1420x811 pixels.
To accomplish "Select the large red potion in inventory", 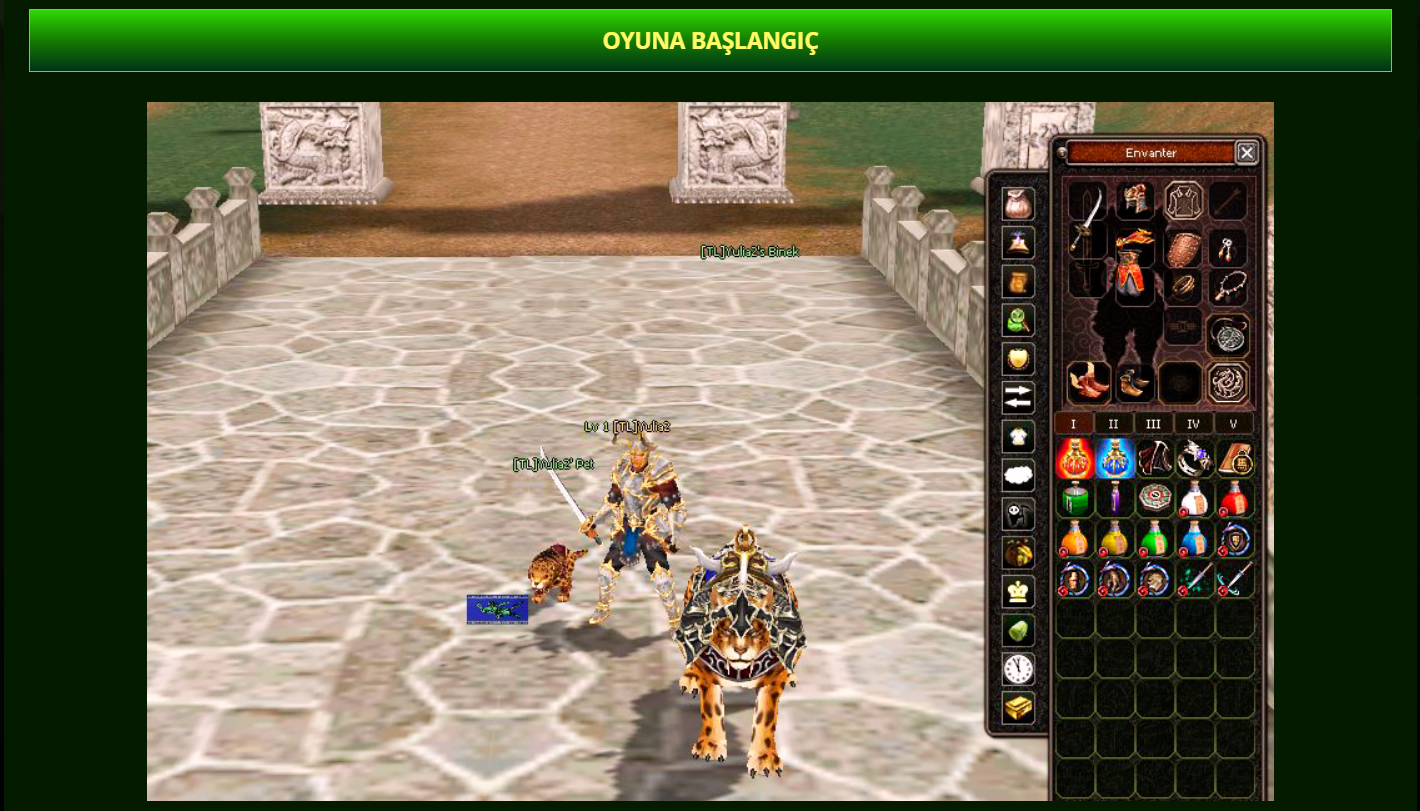I will [1074, 459].
